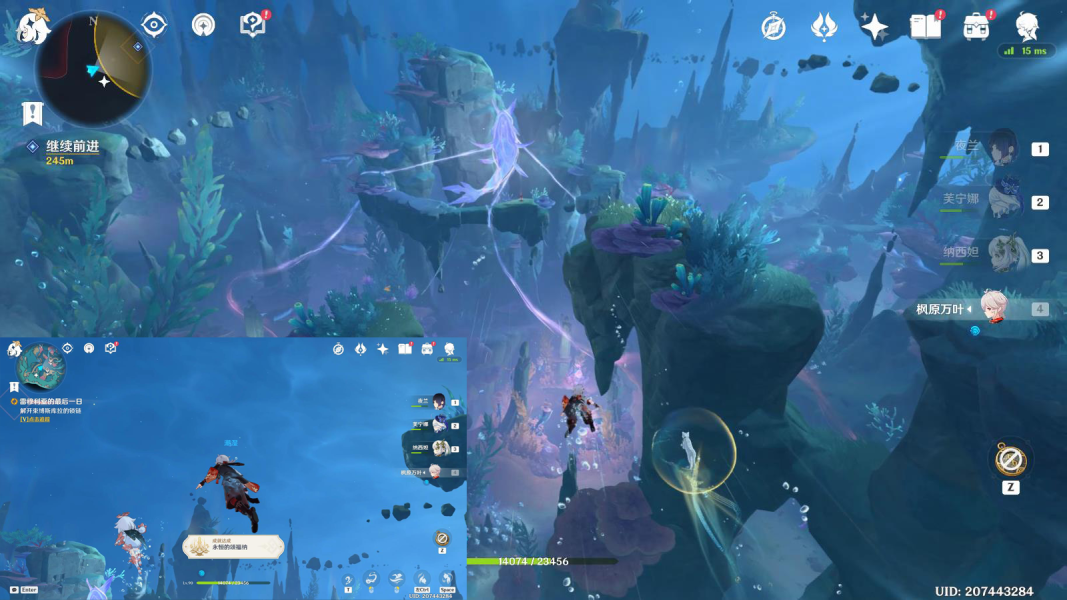
Task: Select the 继续前进 quest tracker
Action: click(72, 147)
